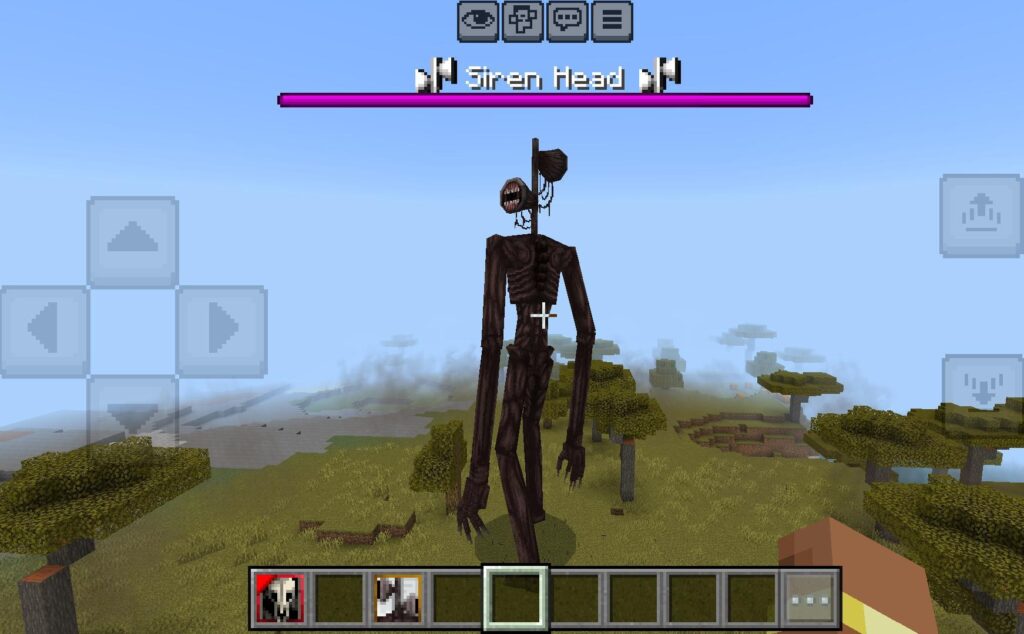Open the emote menu button
Screen dimensions: 1024x634
coord(523,21)
